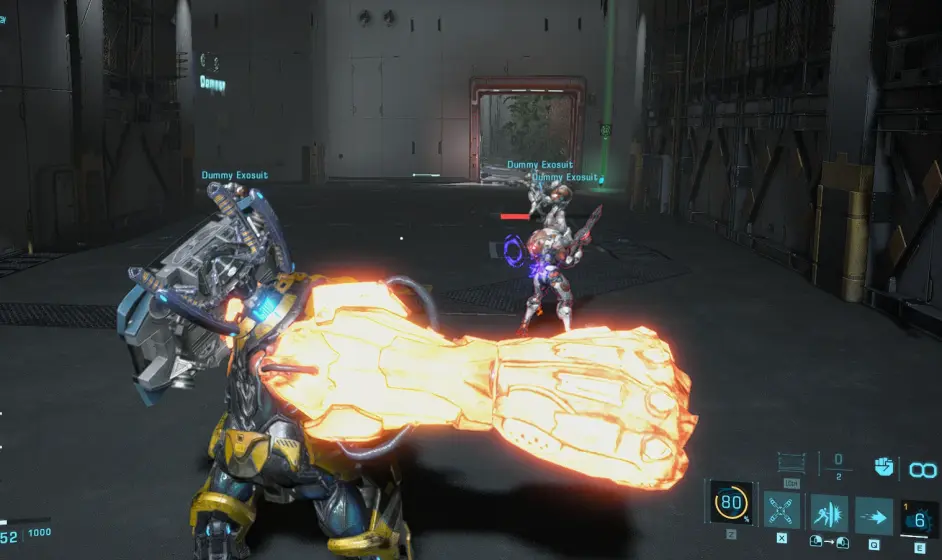The width and height of the screenshot is (942, 560).
Task: Select the fist skill on cooldown at 6
Action: pos(919,517)
